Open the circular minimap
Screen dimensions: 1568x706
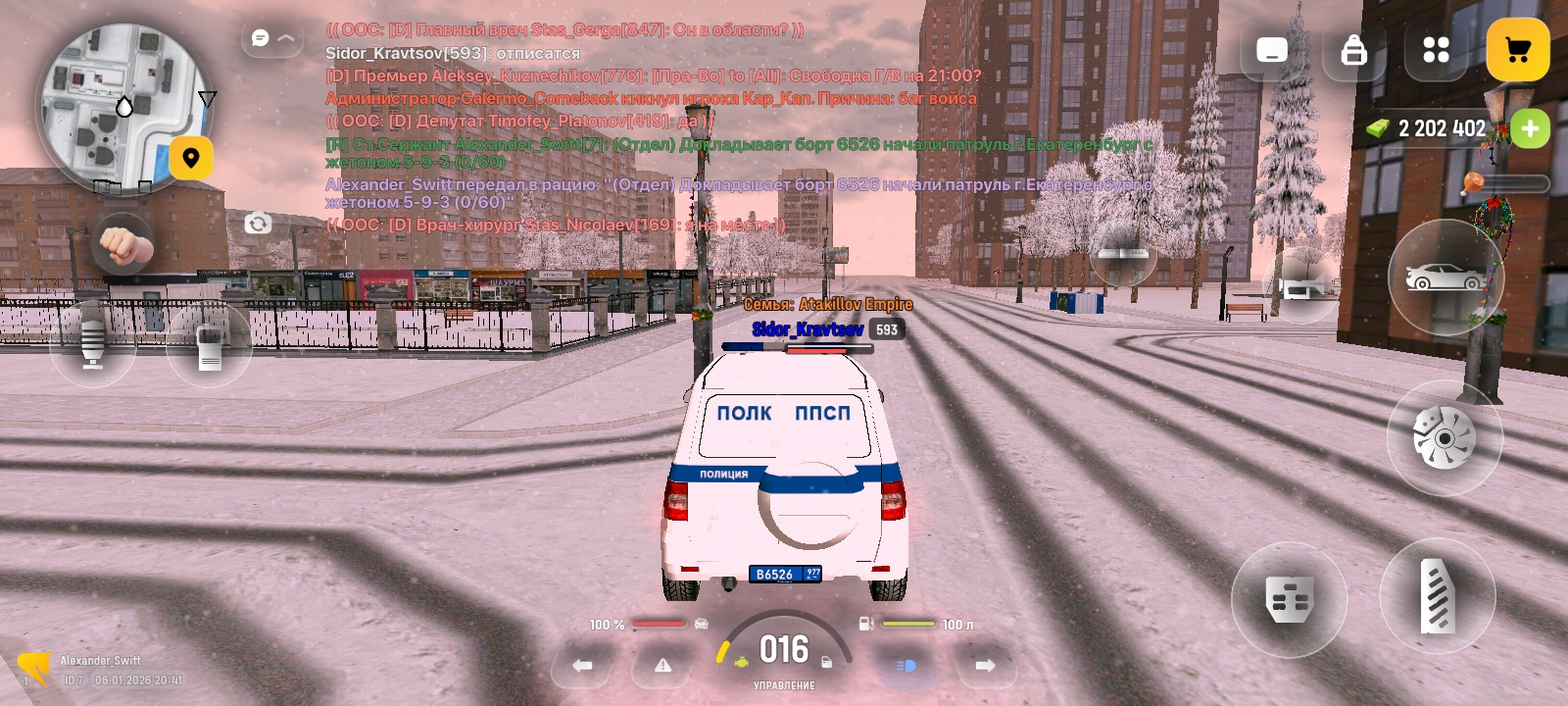tap(122, 108)
